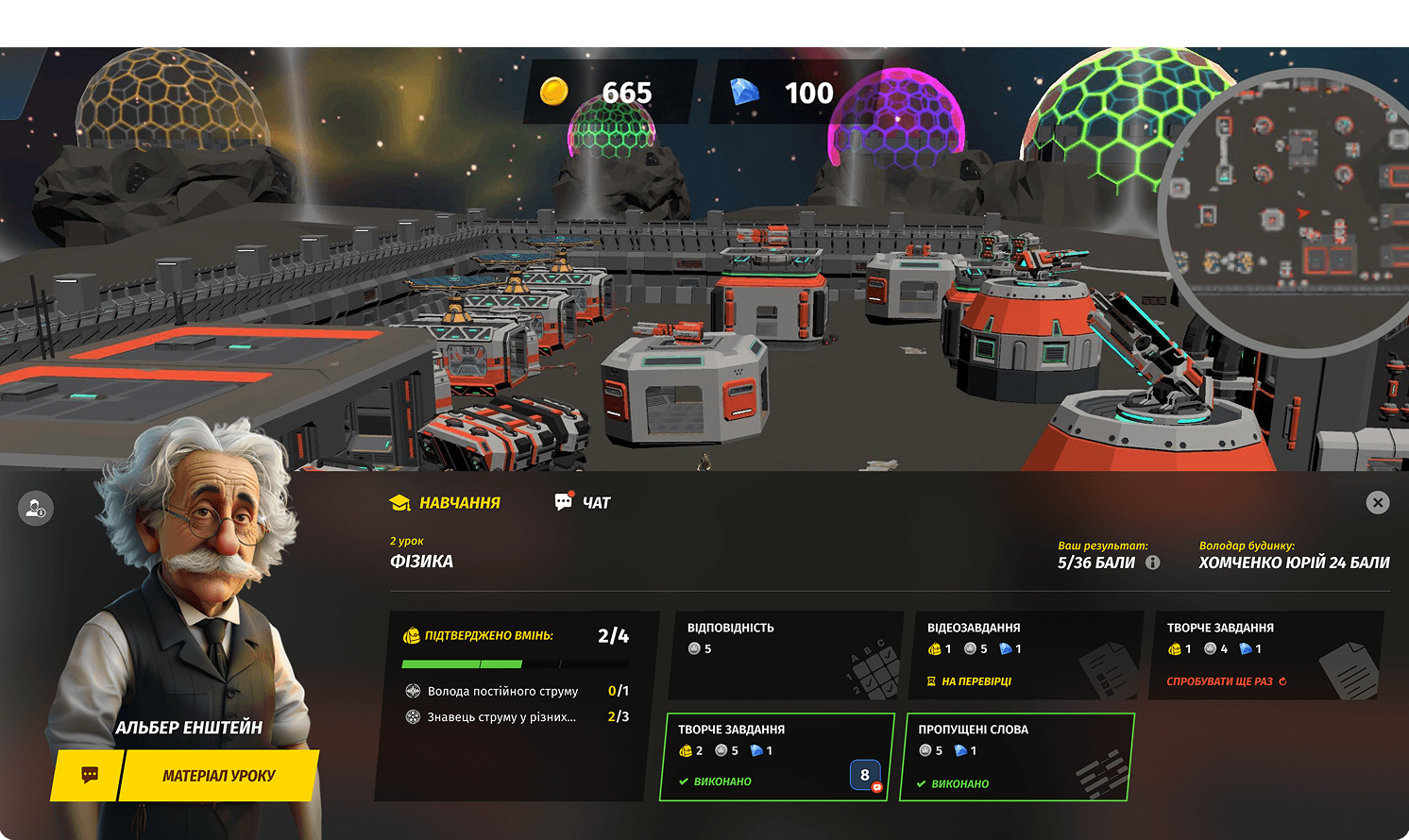The image size is (1409, 840).
Task: Select skill Знавець струму у різних
Action: point(501,717)
